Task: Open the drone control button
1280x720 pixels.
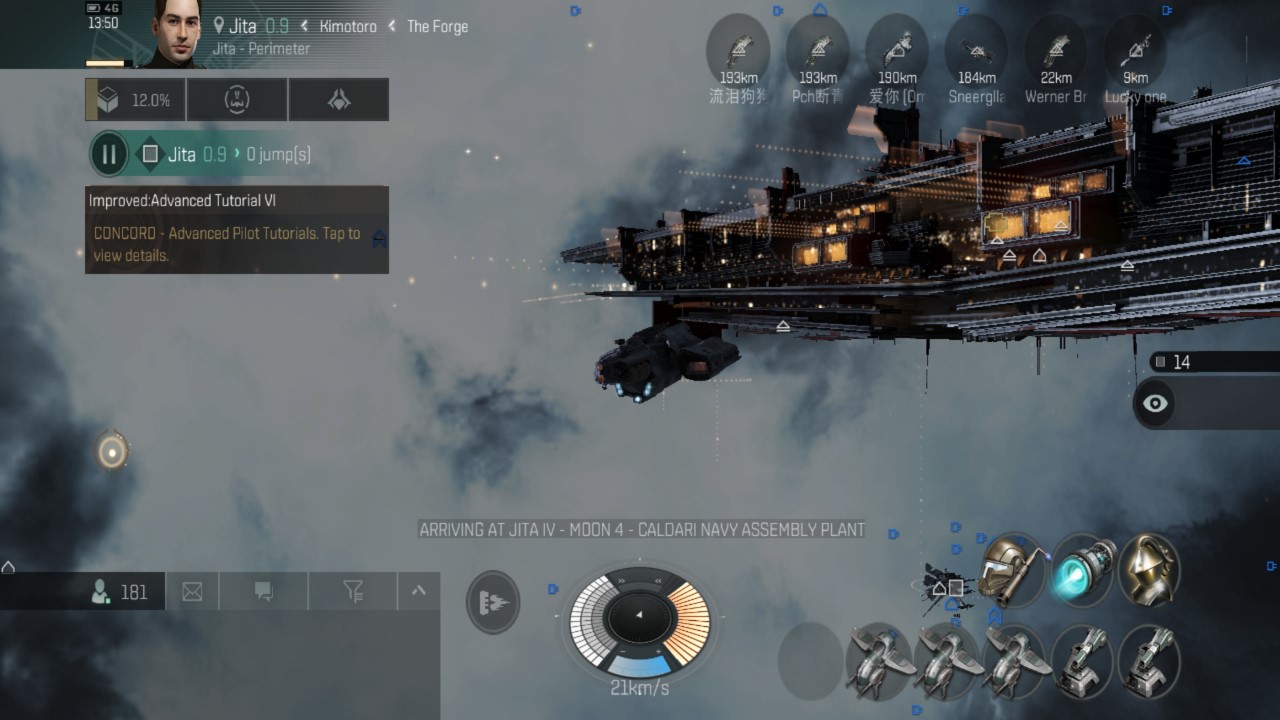Action: click(x=237, y=100)
